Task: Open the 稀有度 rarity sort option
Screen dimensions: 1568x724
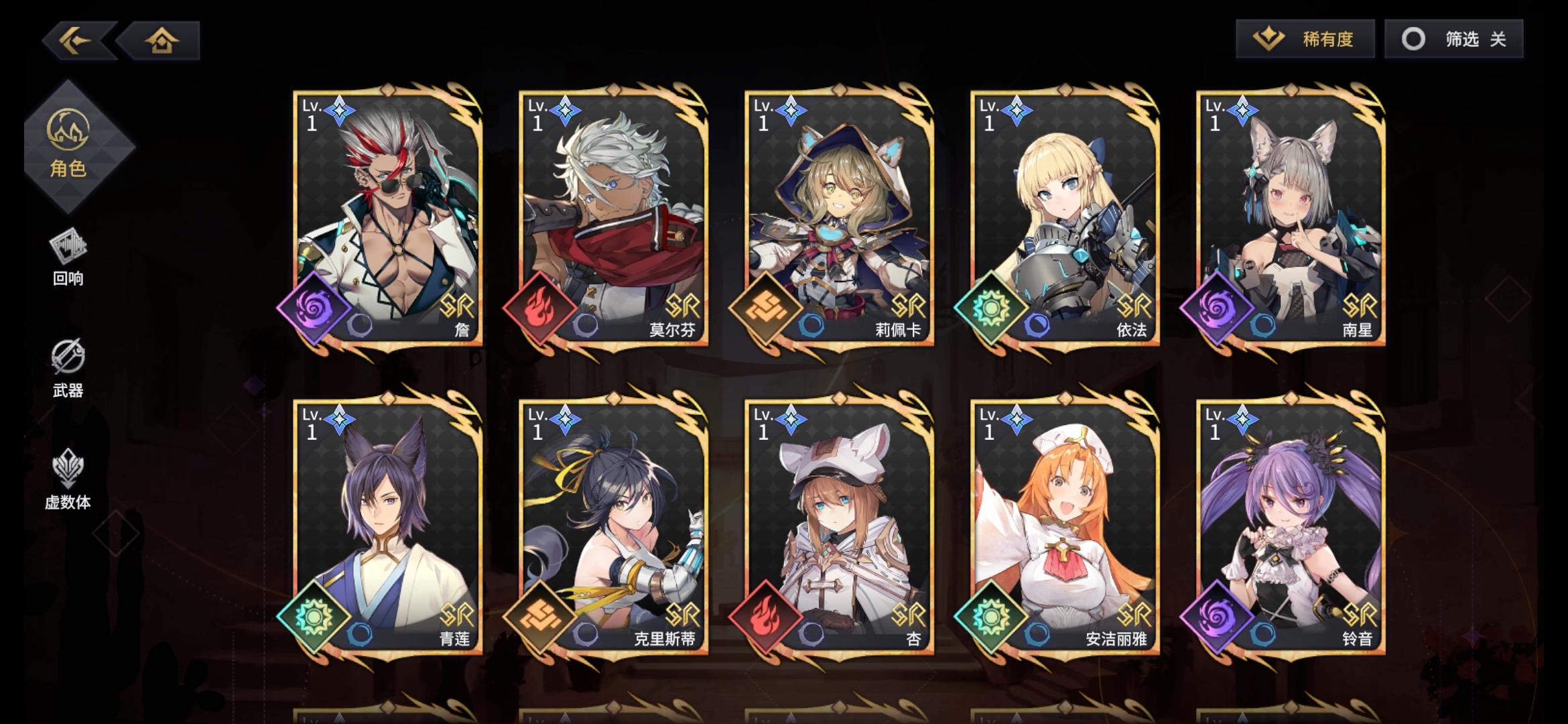Action: [1307, 39]
